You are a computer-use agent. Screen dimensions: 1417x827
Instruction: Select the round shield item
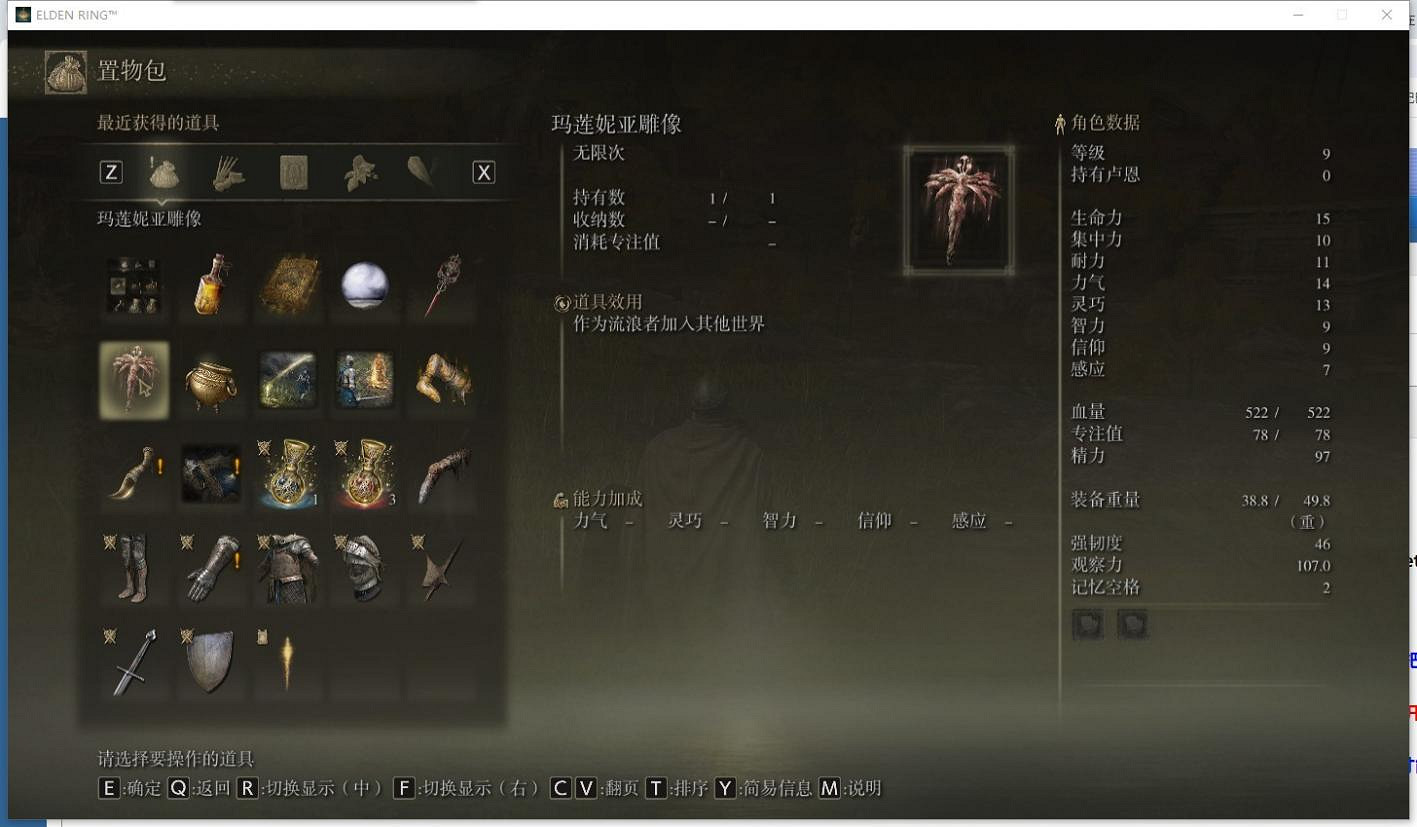click(x=211, y=664)
